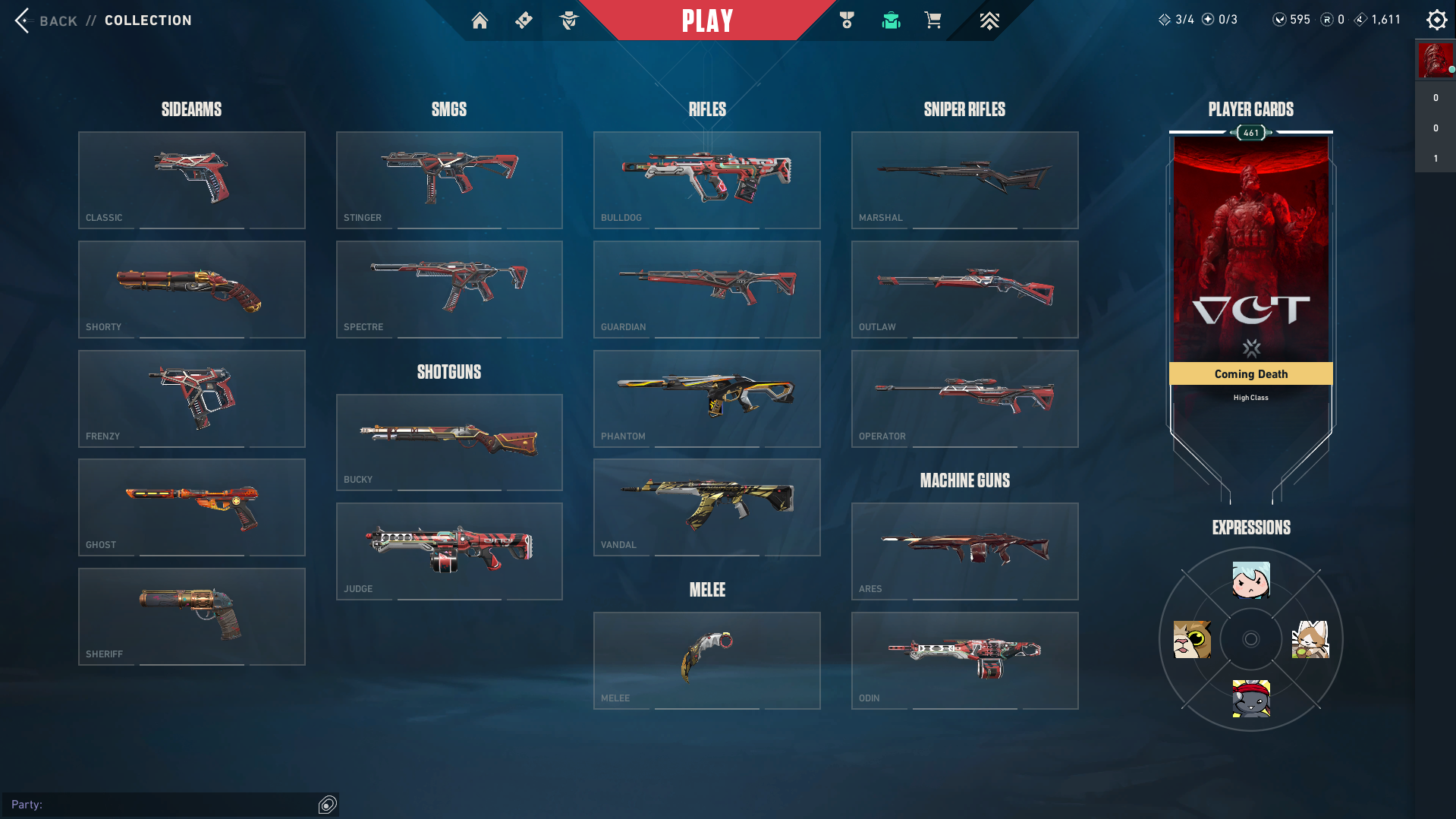Choose the Odin machine gun slot
Image resolution: width=1456 pixels, height=819 pixels.
[x=964, y=660]
